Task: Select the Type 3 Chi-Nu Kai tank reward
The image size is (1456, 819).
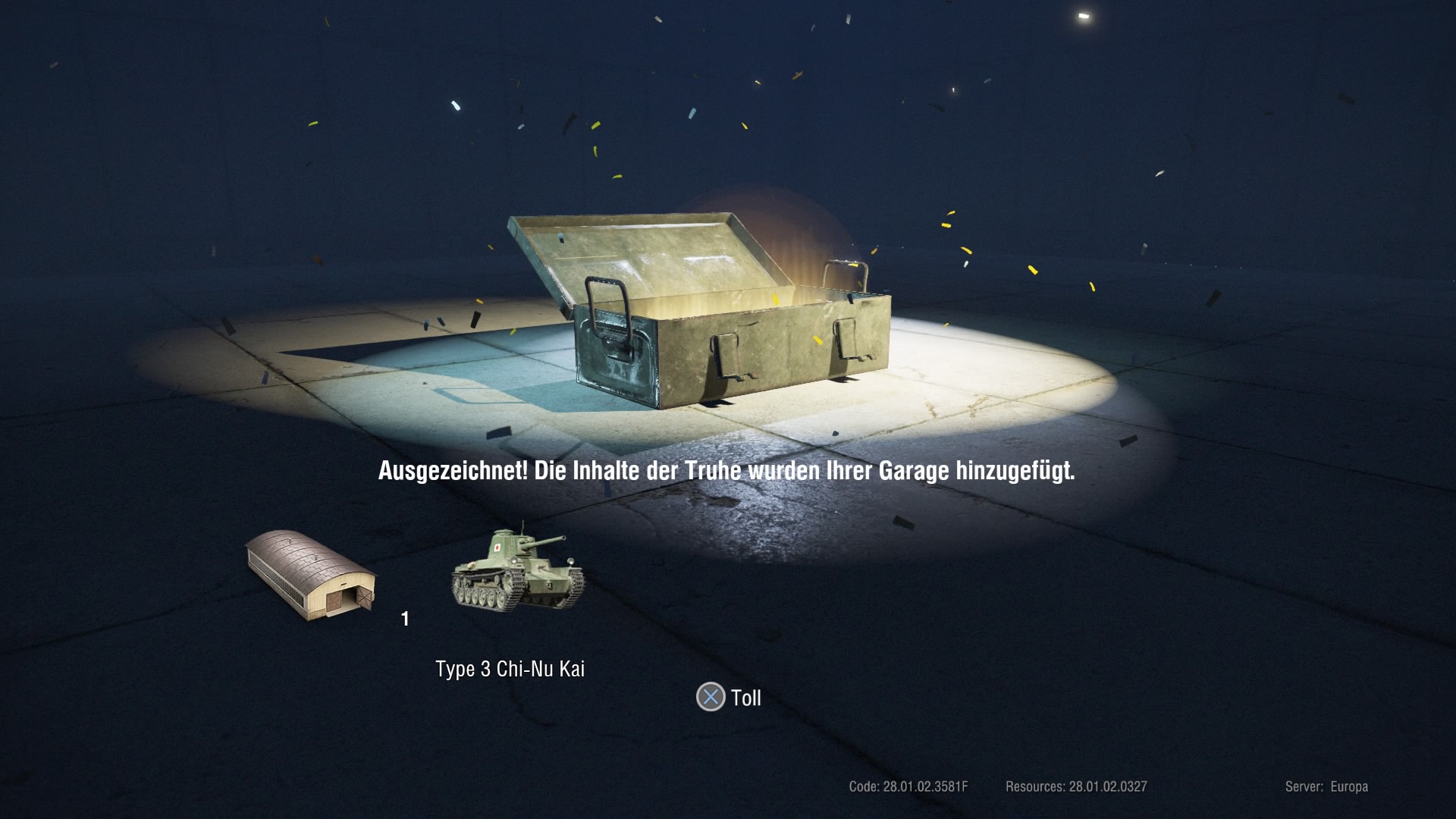Action: click(518, 569)
